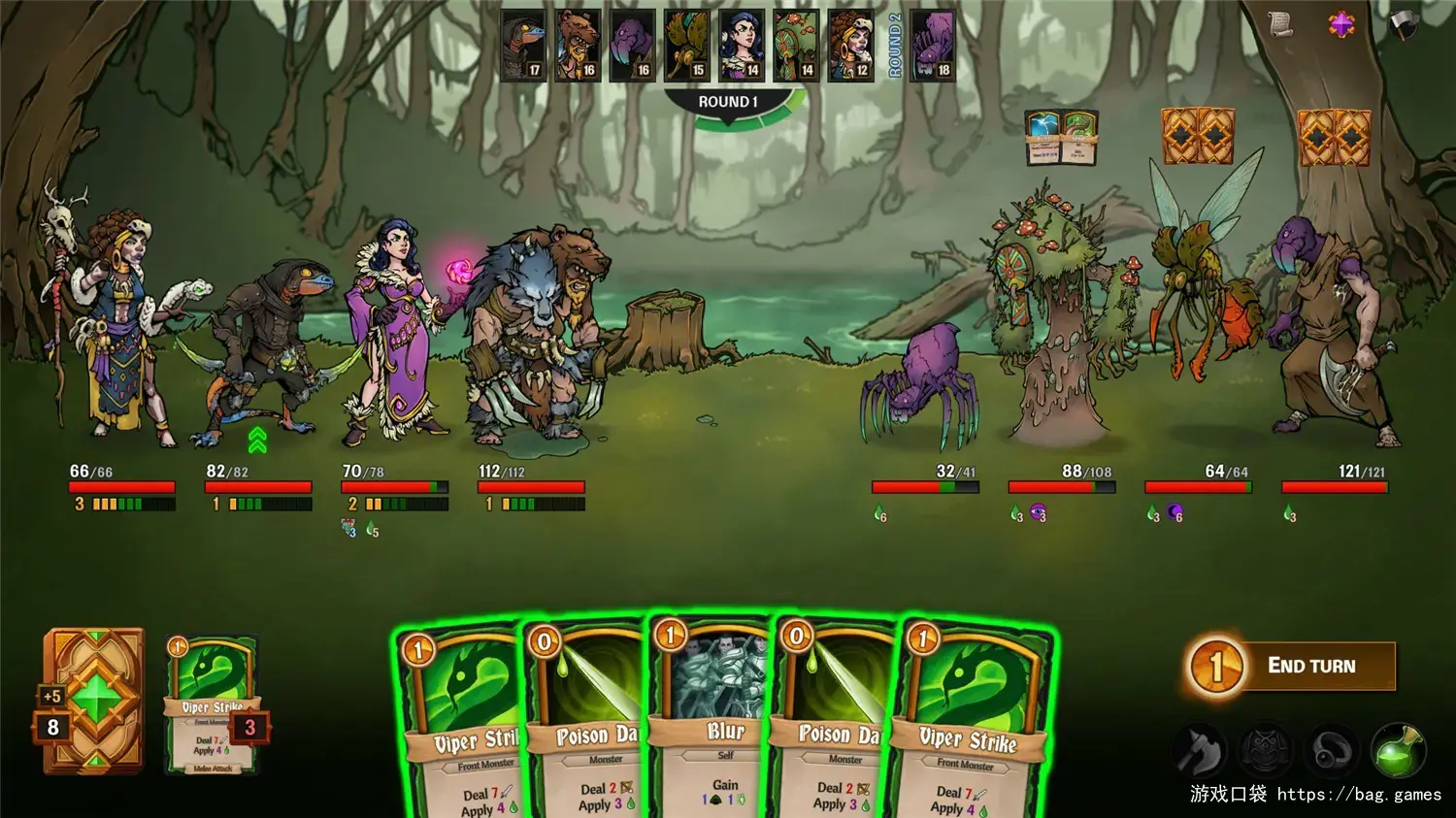Click the grey flag icon
This screenshot has height=818, width=1456.
coord(1403,24)
